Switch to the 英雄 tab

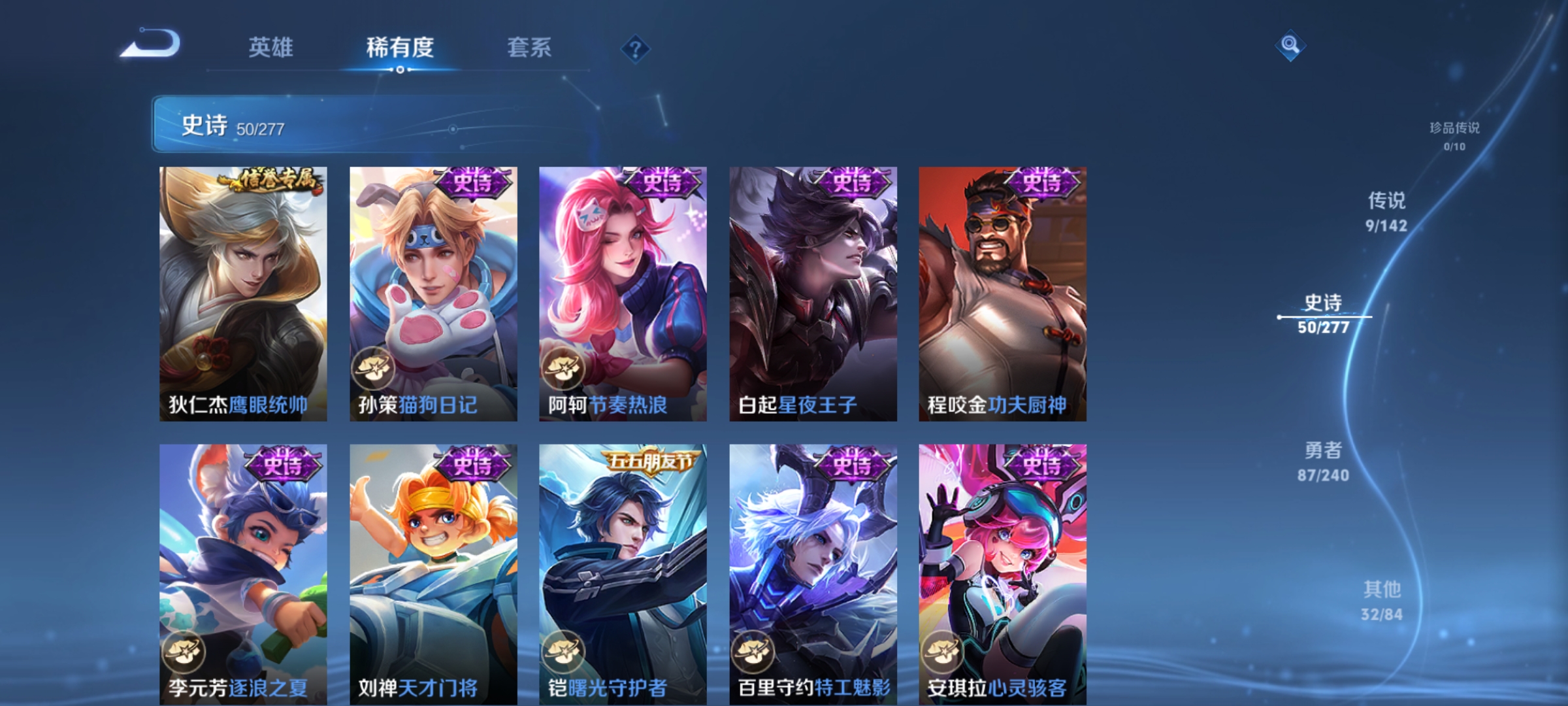coord(271,47)
